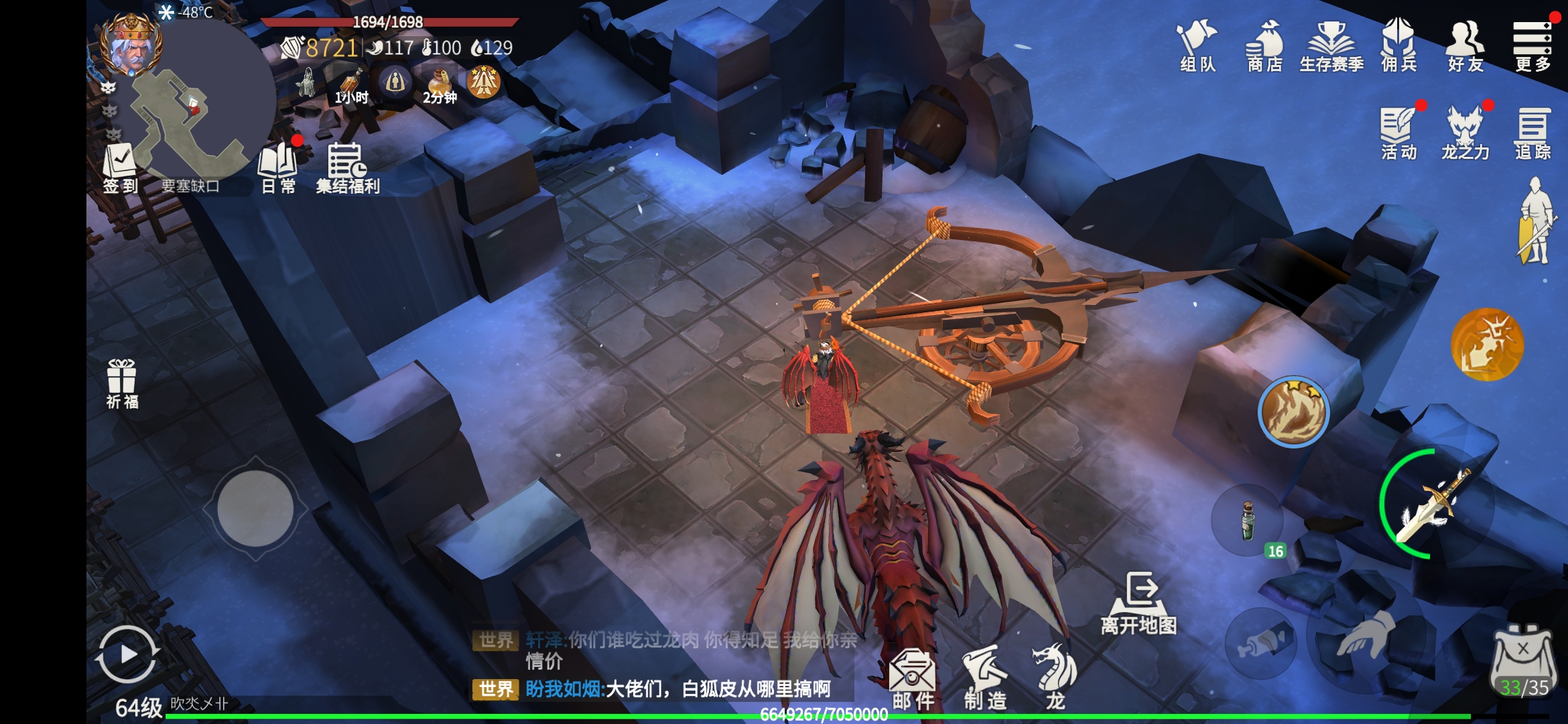The width and height of the screenshot is (1568, 724).
Task: Open the 日常 daily tasks book
Action: (x=278, y=169)
